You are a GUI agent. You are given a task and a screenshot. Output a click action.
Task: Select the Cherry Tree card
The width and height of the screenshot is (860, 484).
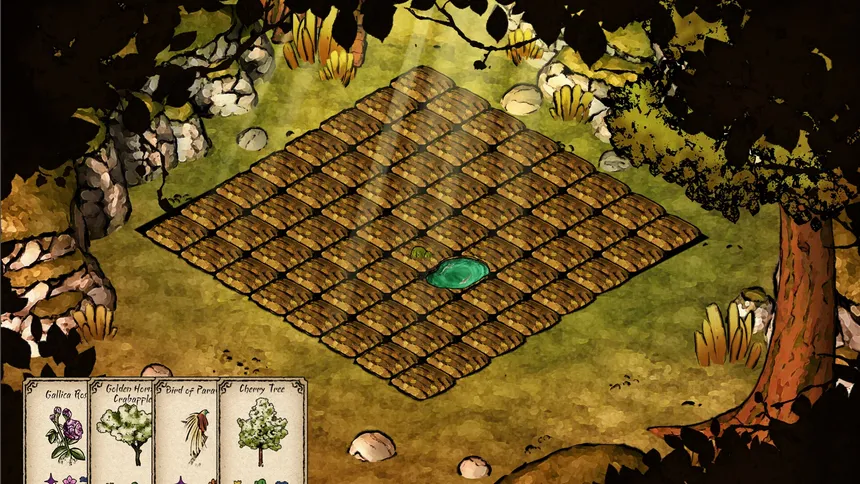(262, 432)
